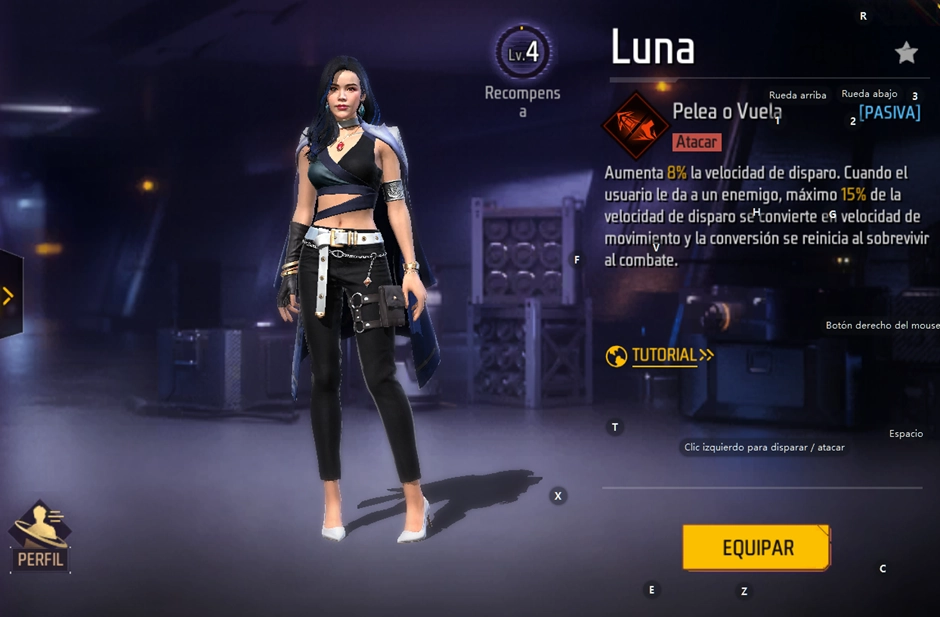Select the Pelea o Vuela skill icon
This screenshot has height=617, width=940.
(x=635, y=126)
